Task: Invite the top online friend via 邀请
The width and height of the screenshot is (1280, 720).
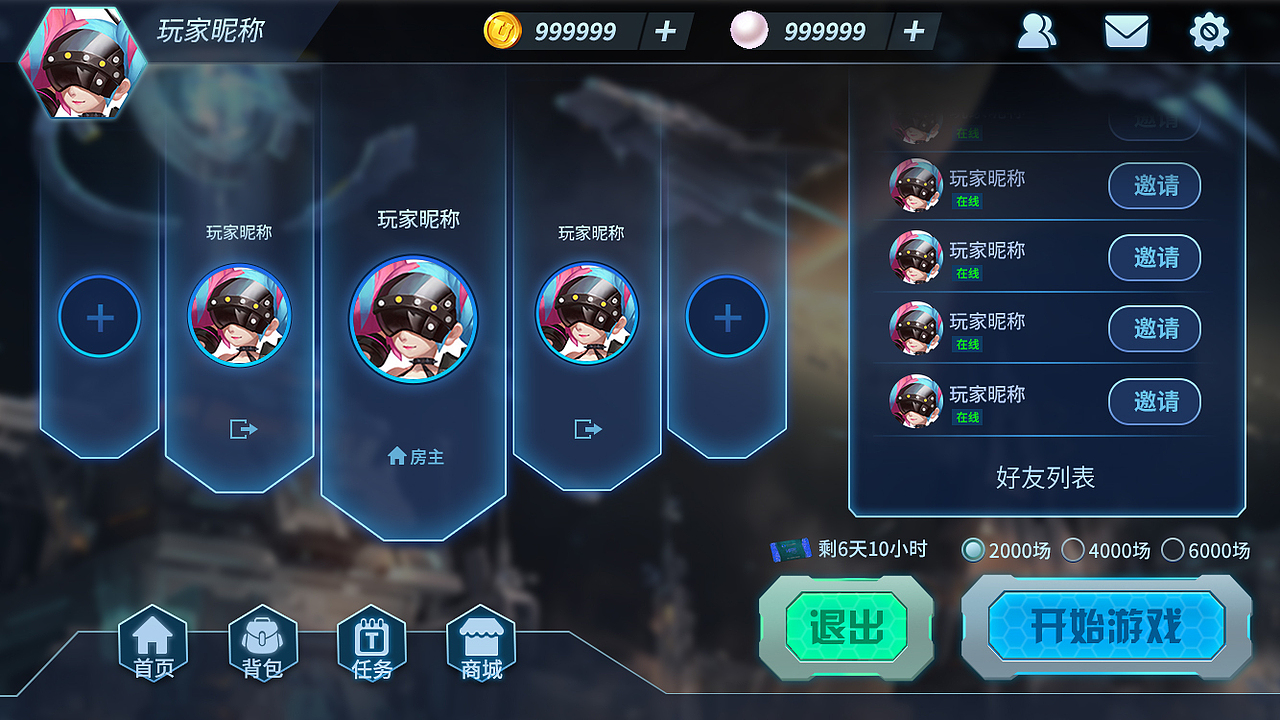Action: [1154, 186]
